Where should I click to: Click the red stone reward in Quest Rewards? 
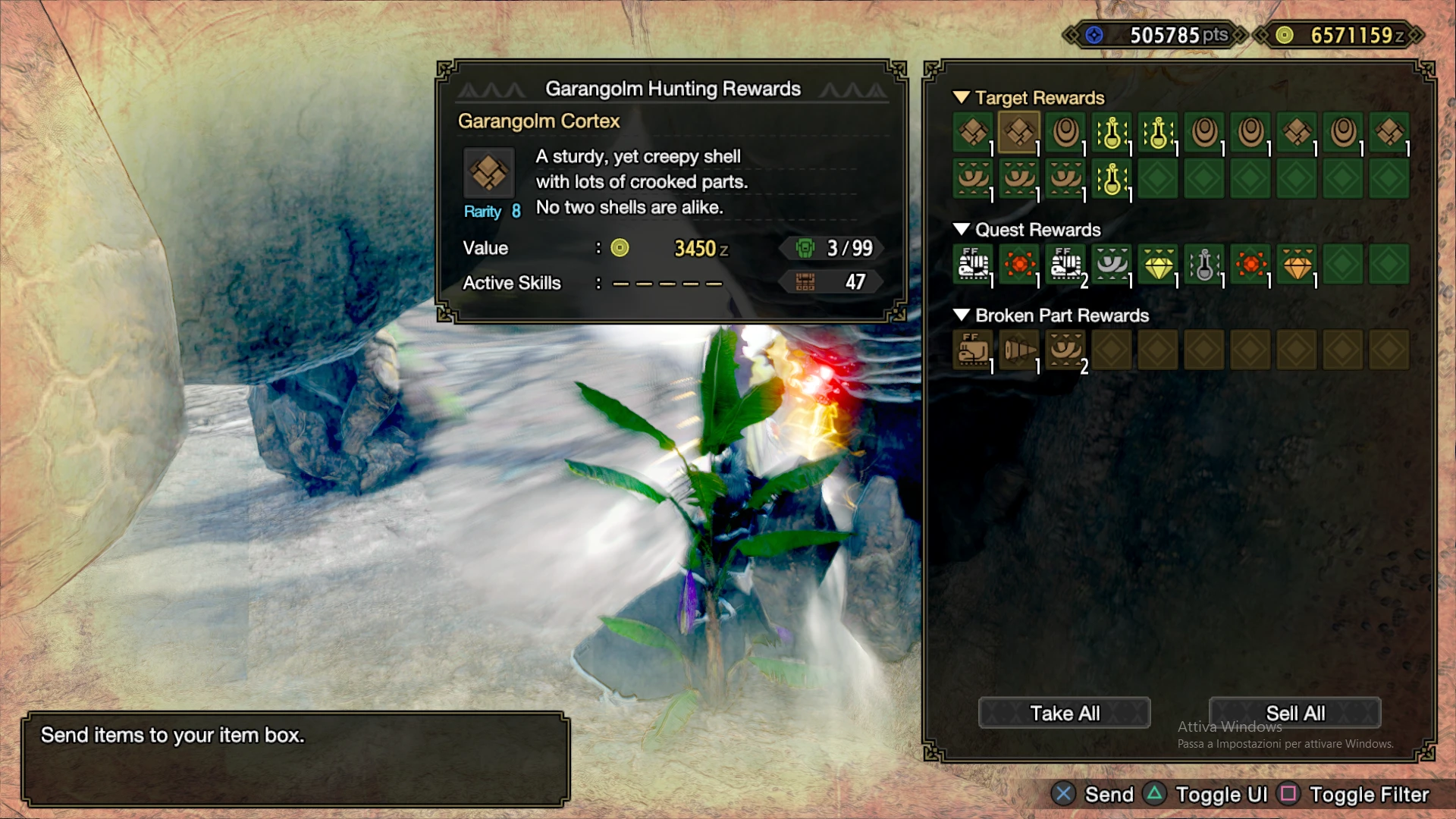click(1019, 265)
